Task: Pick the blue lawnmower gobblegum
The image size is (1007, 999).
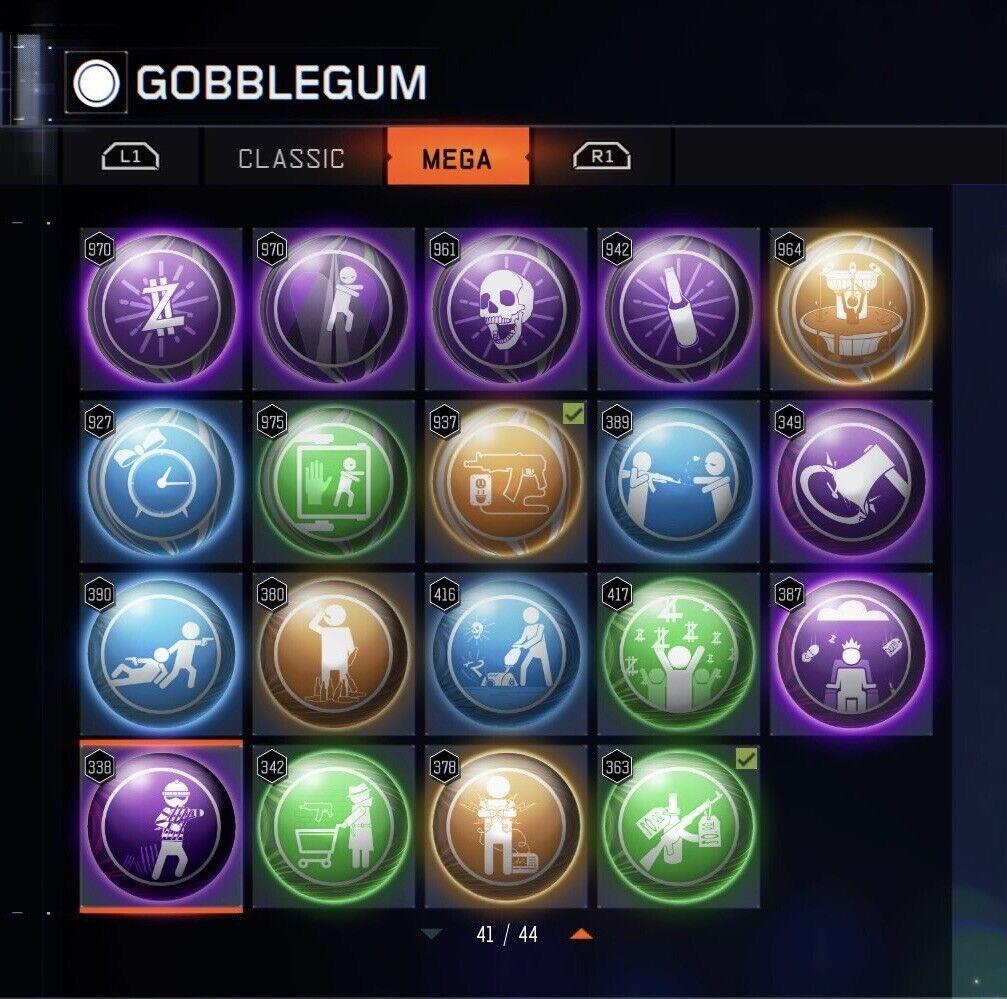Action: click(506, 653)
